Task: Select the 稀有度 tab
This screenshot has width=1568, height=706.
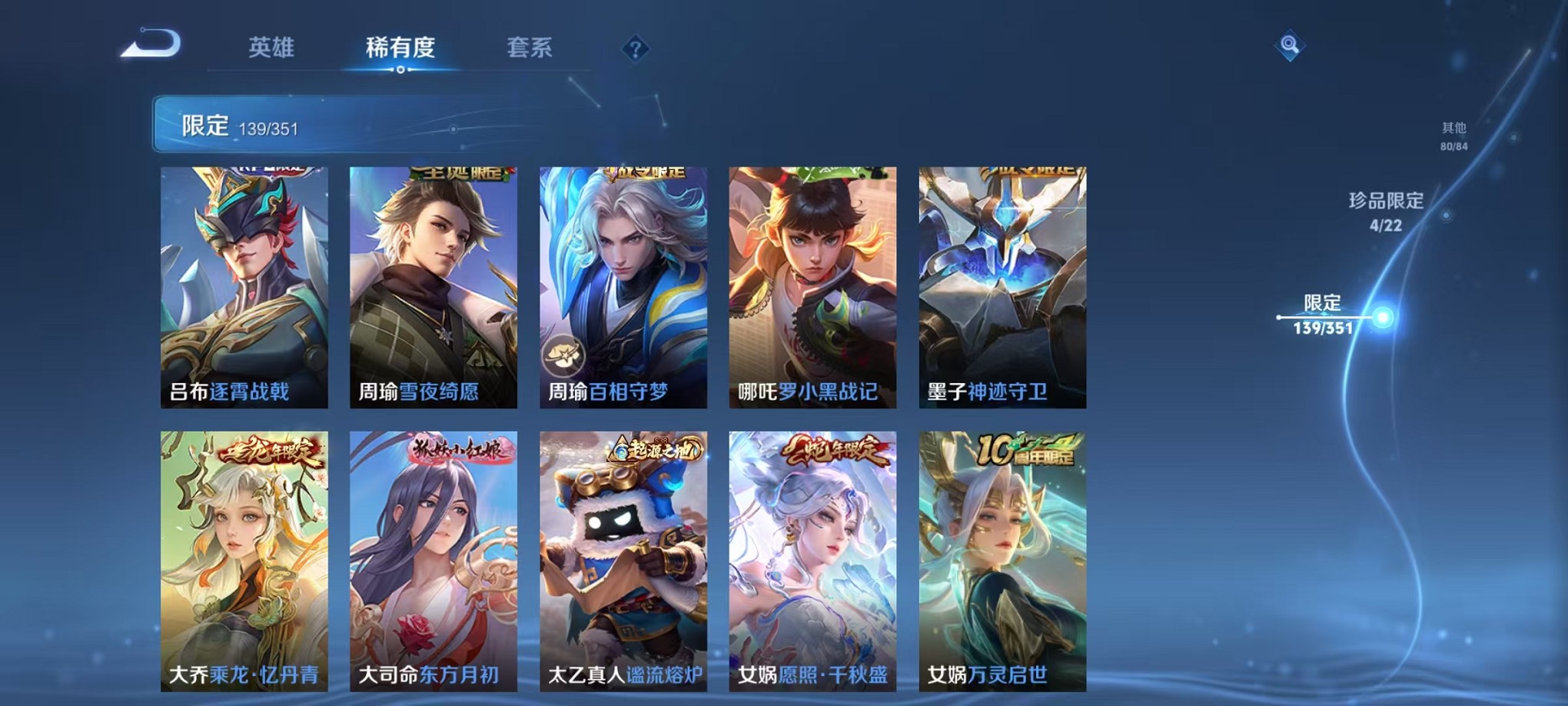Action: pyautogui.click(x=401, y=48)
